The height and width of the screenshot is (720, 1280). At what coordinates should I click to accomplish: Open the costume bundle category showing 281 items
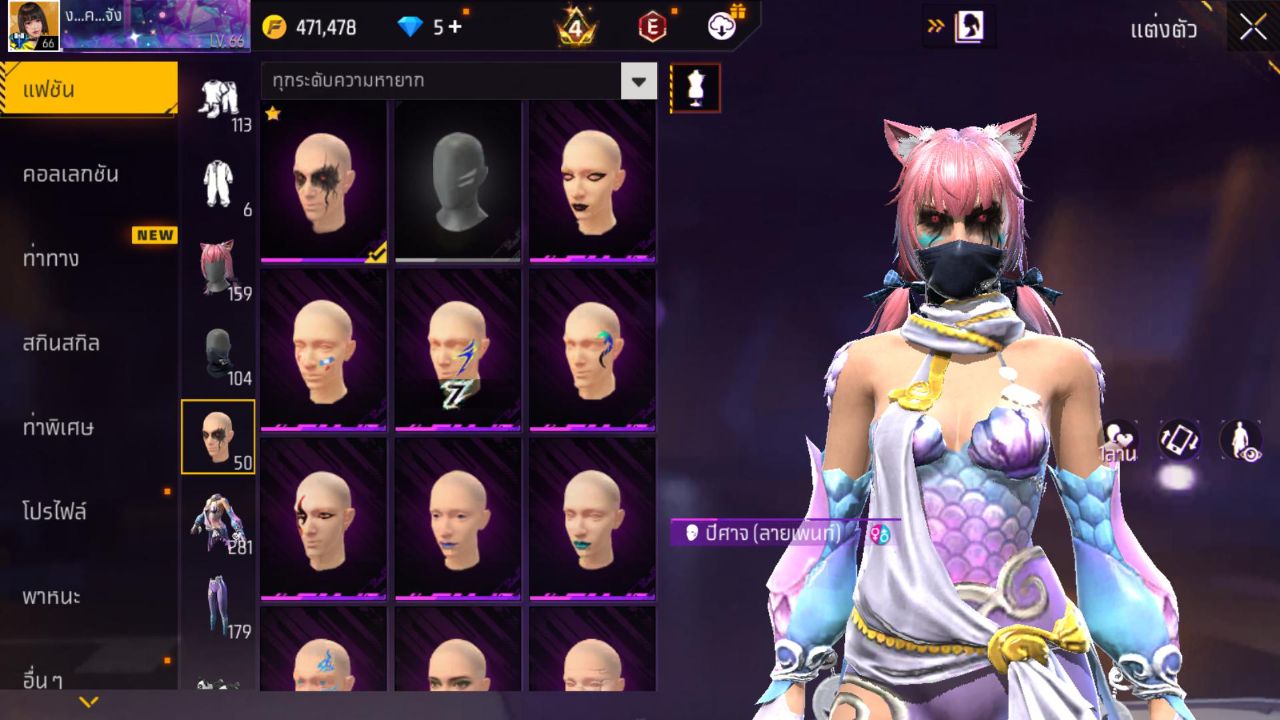[x=219, y=520]
